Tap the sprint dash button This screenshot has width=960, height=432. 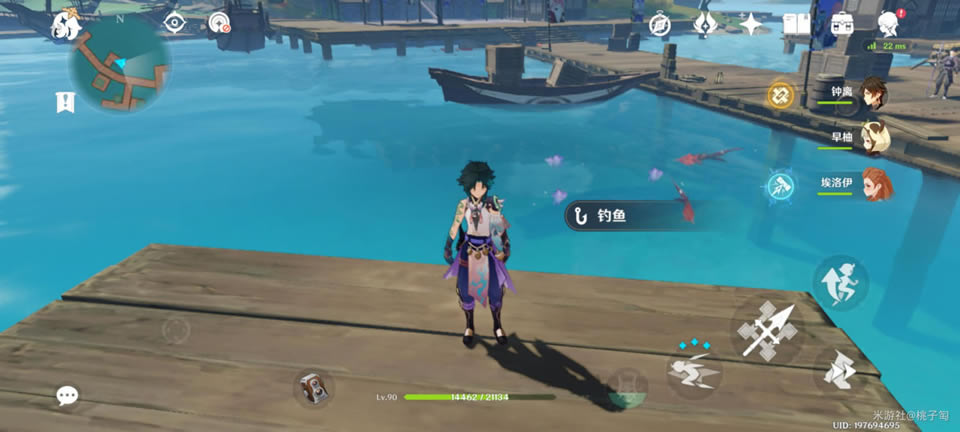840,372
